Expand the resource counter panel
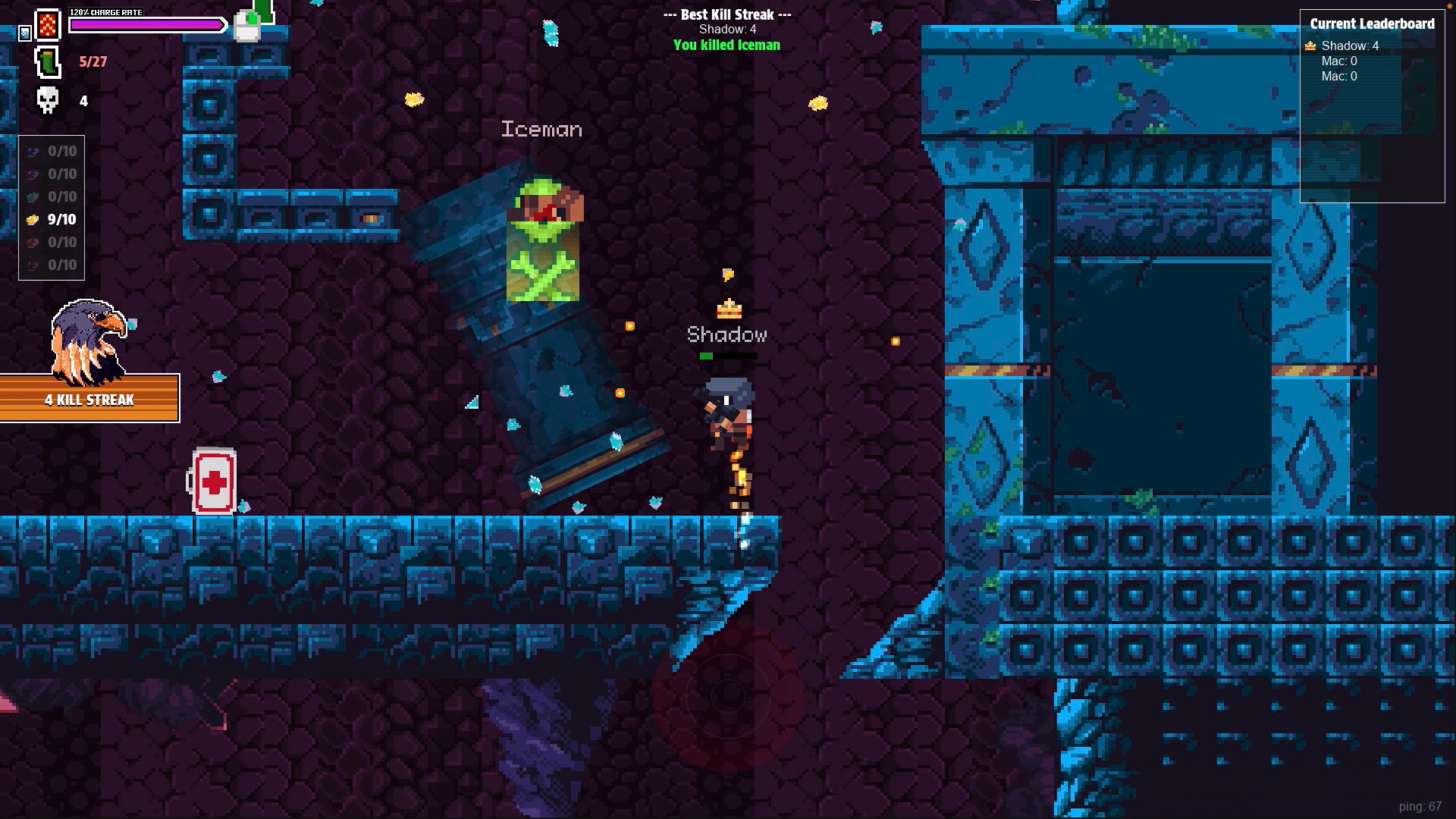1456x819 pixels. click(x=52, y=209)
